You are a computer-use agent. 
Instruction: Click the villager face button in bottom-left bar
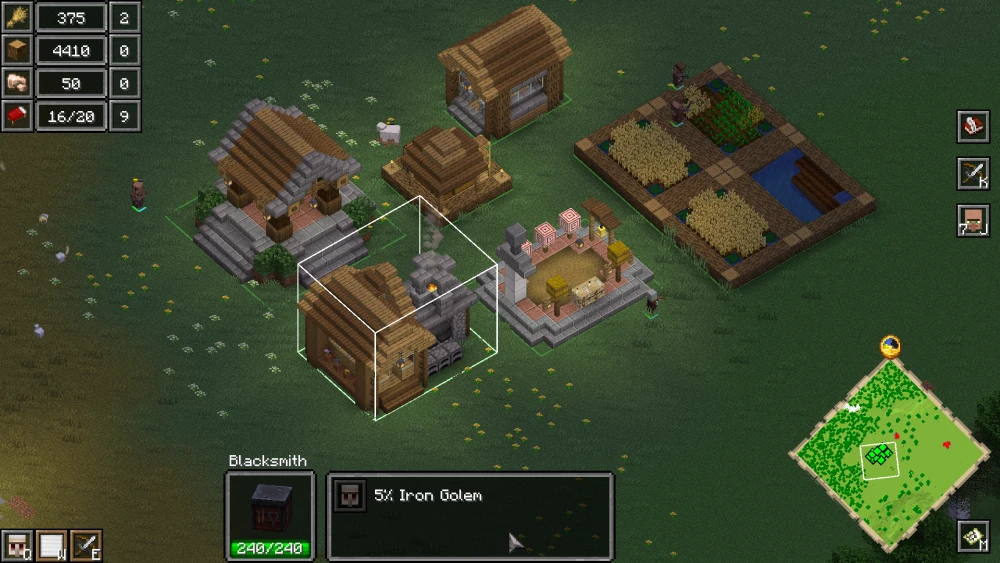(x=16, y=545)
